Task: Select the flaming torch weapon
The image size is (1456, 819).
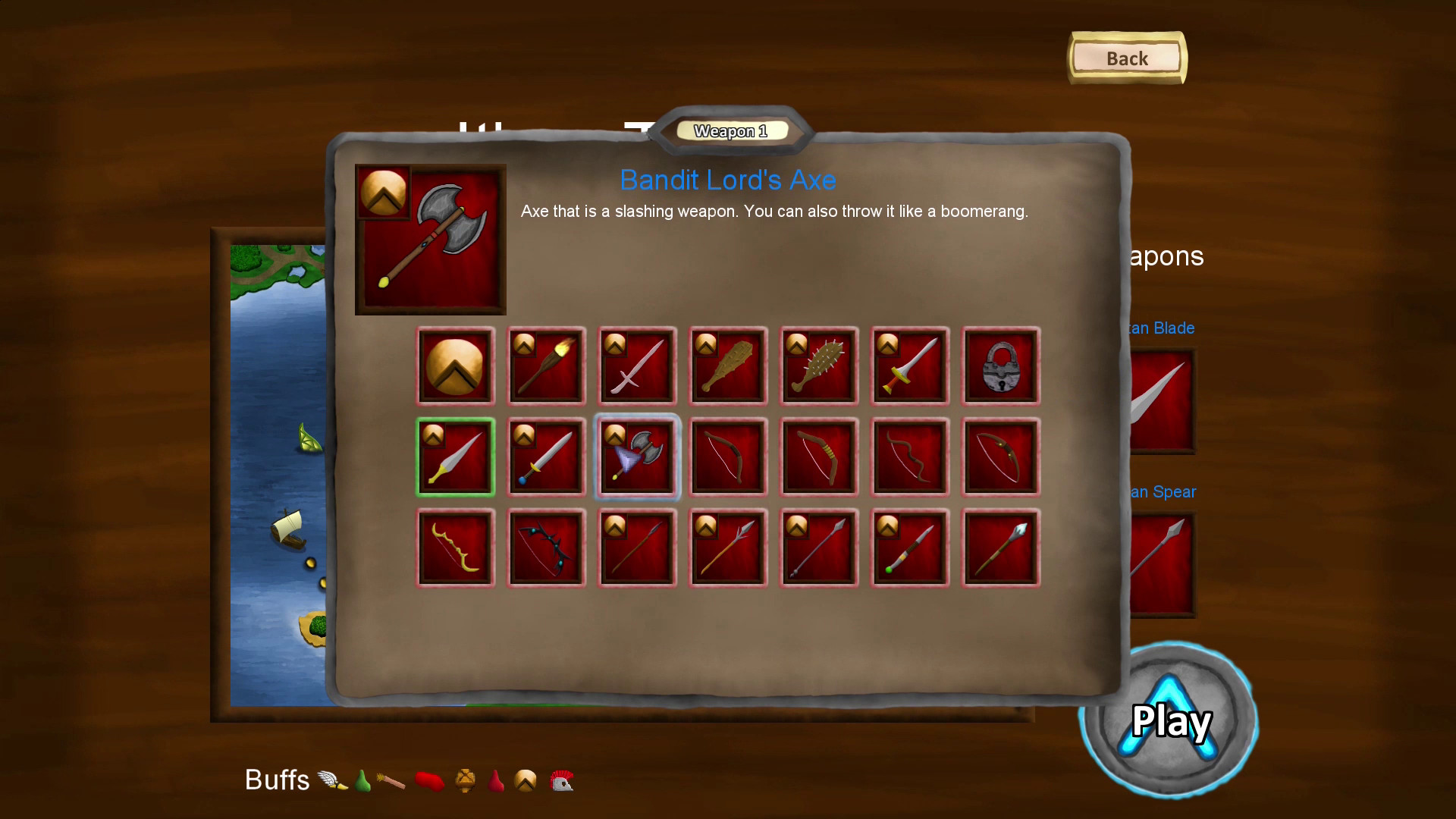Action: point(546,366)
